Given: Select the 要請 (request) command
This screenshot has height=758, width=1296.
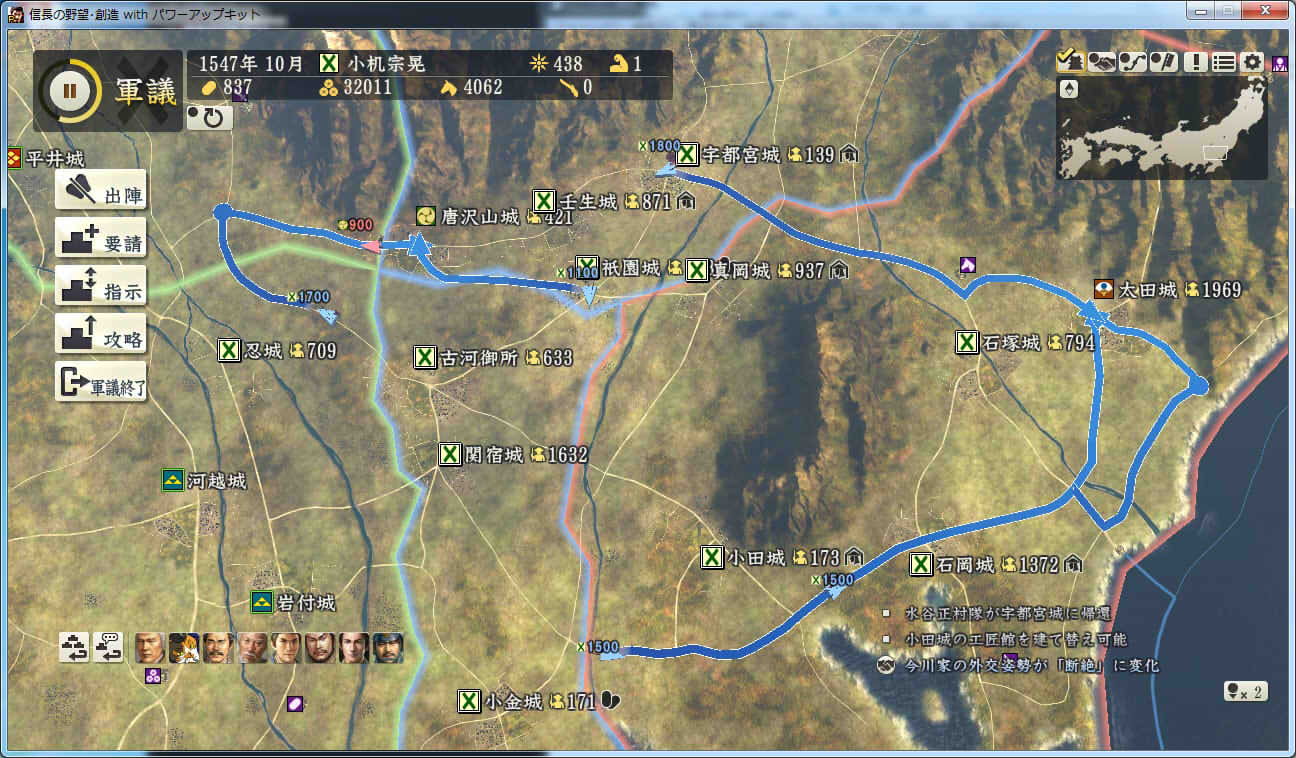Looking at the screenshot, I should 100,239.
